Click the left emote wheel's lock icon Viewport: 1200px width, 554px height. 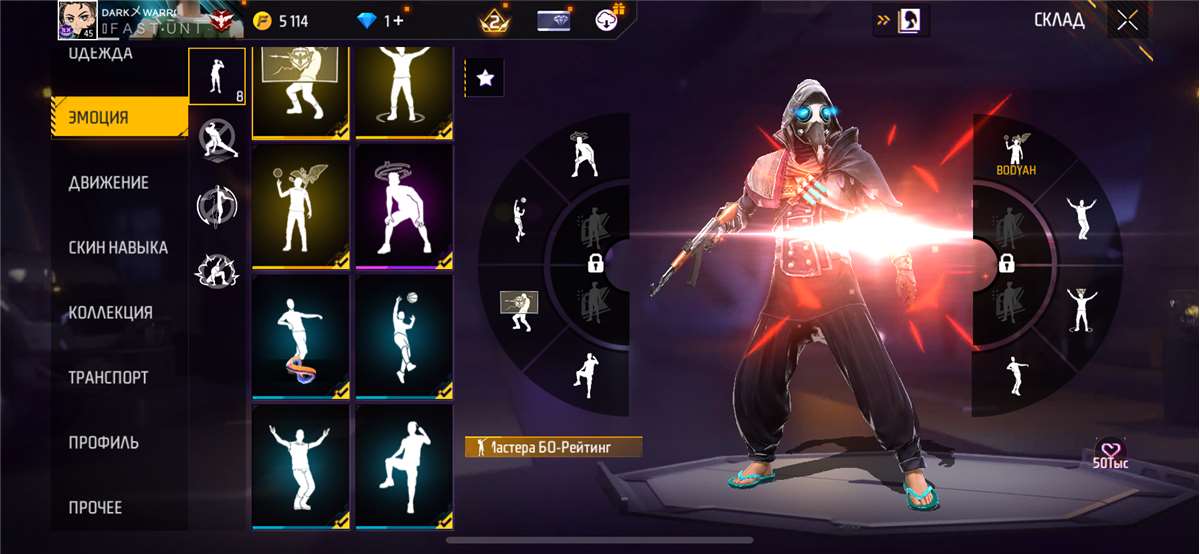coord(596,264)
